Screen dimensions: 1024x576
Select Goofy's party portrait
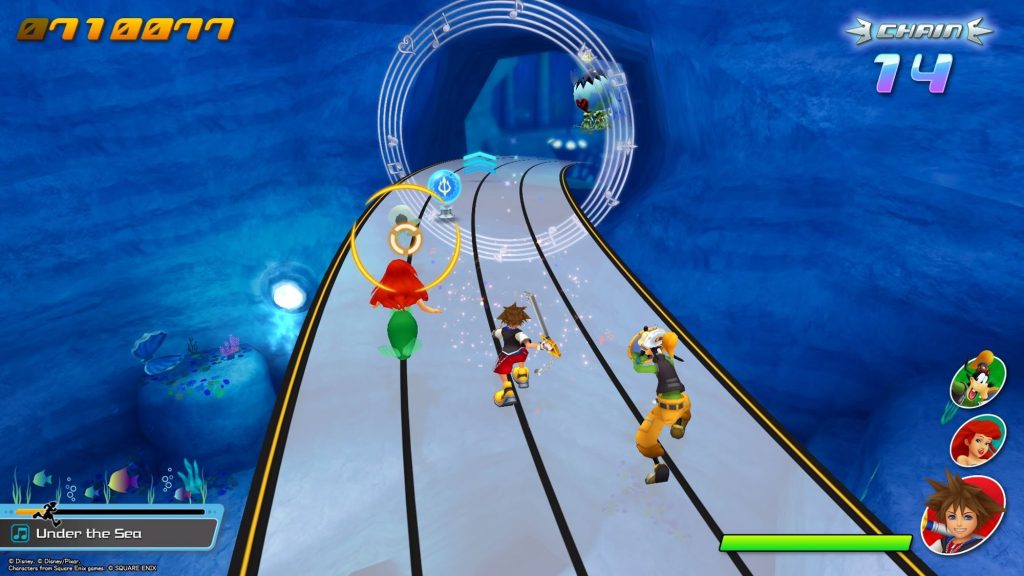pyautogui.click(x=974, y=379)
